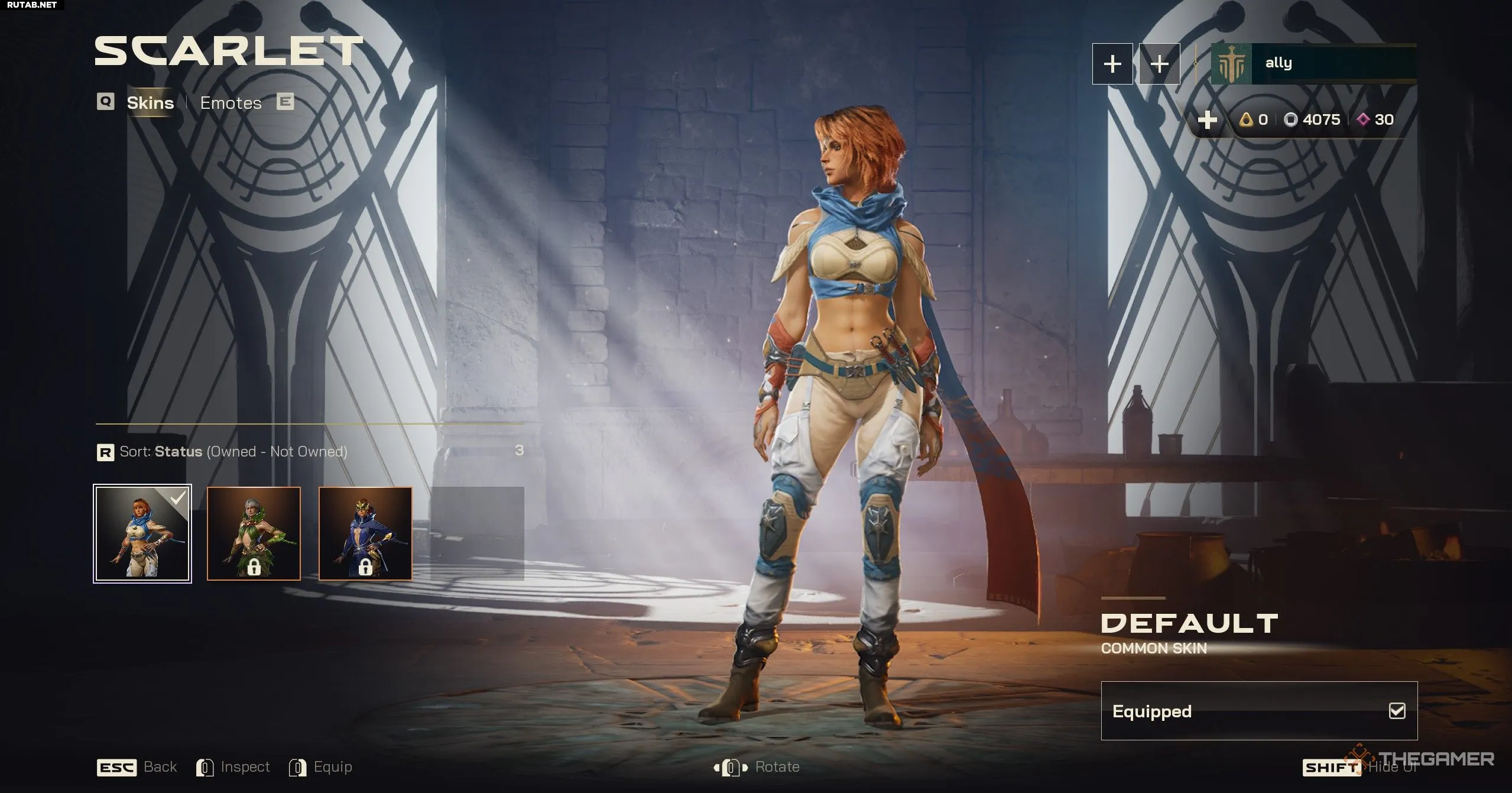Add currency with the plus icon
Viewport: 1512px width, 793px height.
click(1207, 120)
